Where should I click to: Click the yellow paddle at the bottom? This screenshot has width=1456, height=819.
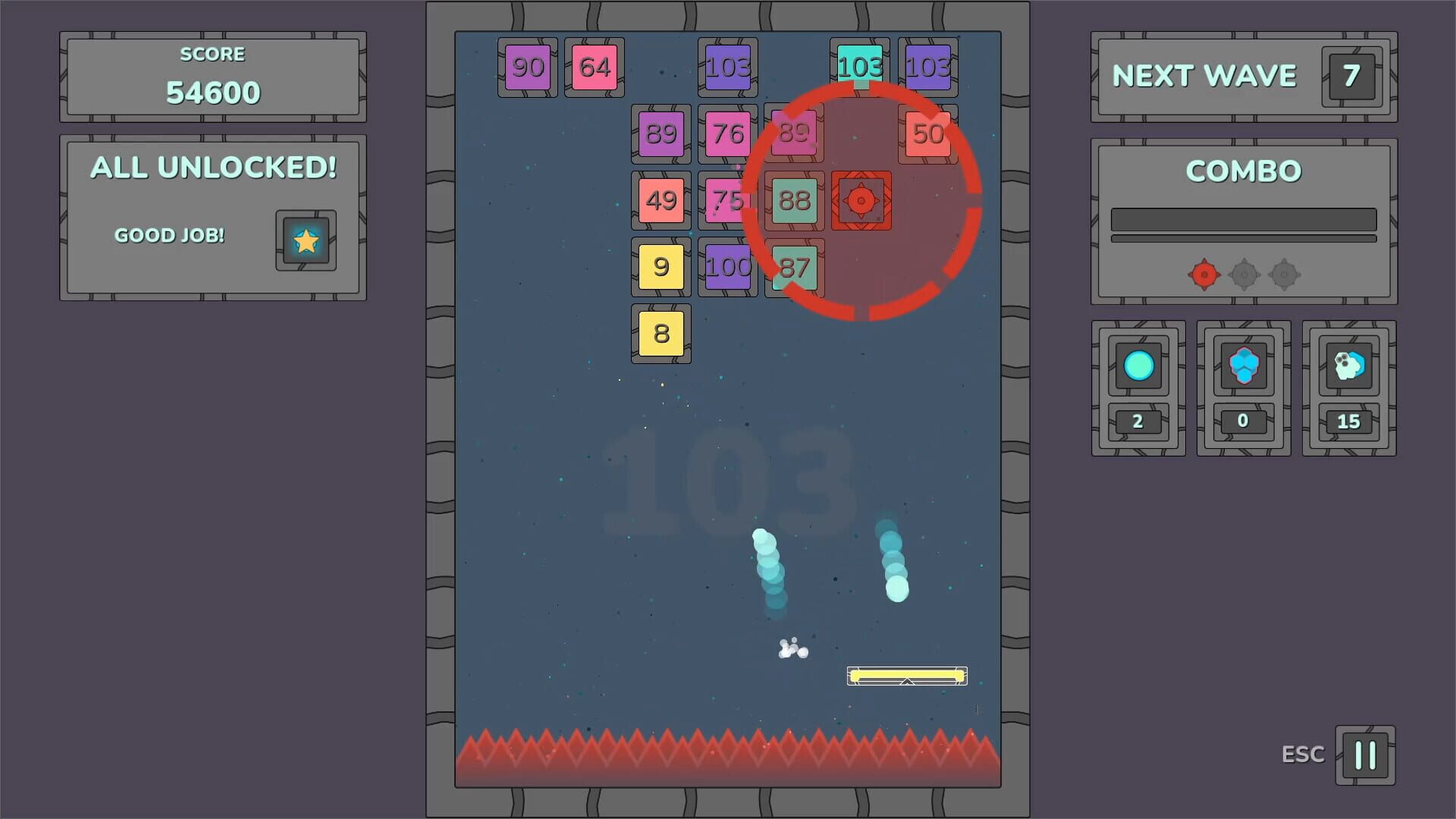tap(907, 674)
